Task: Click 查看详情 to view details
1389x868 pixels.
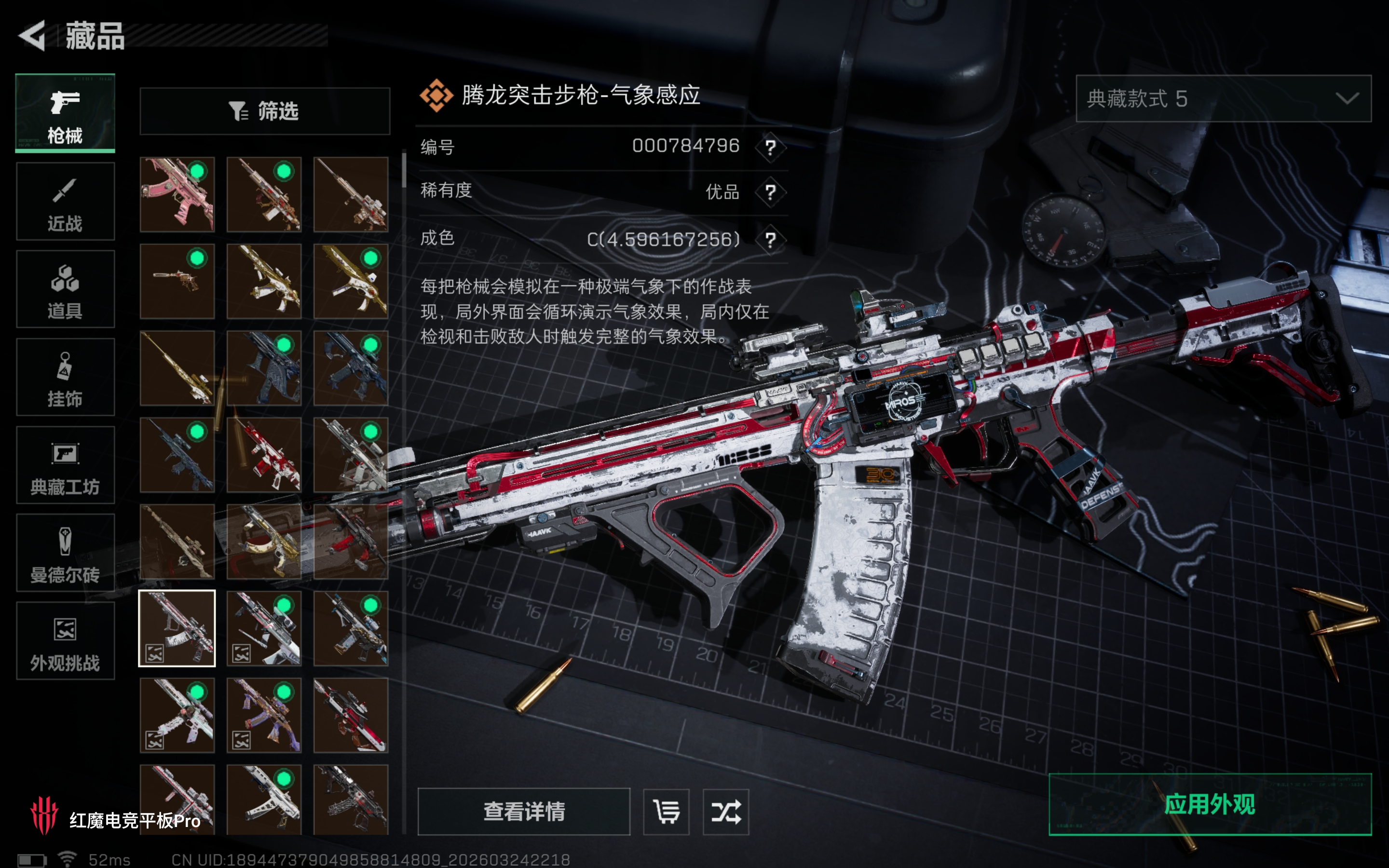Action: (x=523, y=811)
